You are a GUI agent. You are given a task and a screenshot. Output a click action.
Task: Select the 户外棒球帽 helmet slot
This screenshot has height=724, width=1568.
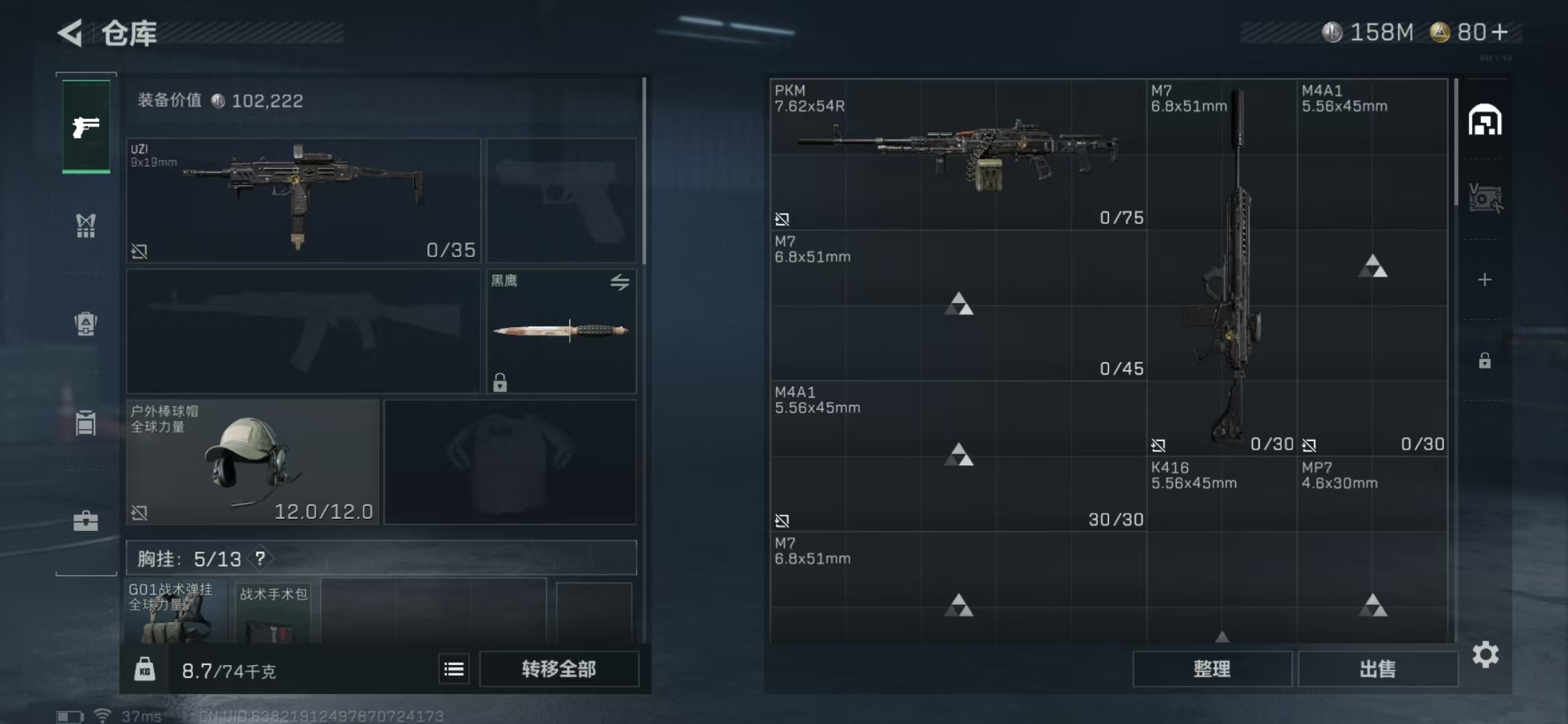click(x=253, y=462)
